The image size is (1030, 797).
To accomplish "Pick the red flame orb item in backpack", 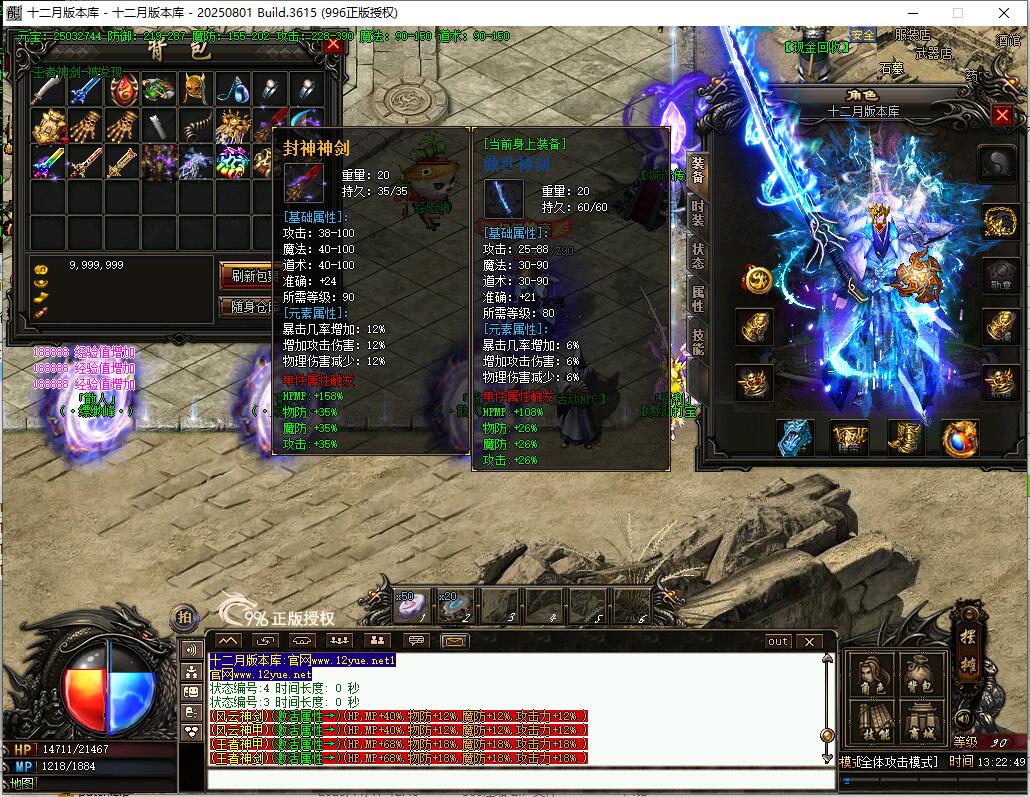I will (x=122, y=90).
